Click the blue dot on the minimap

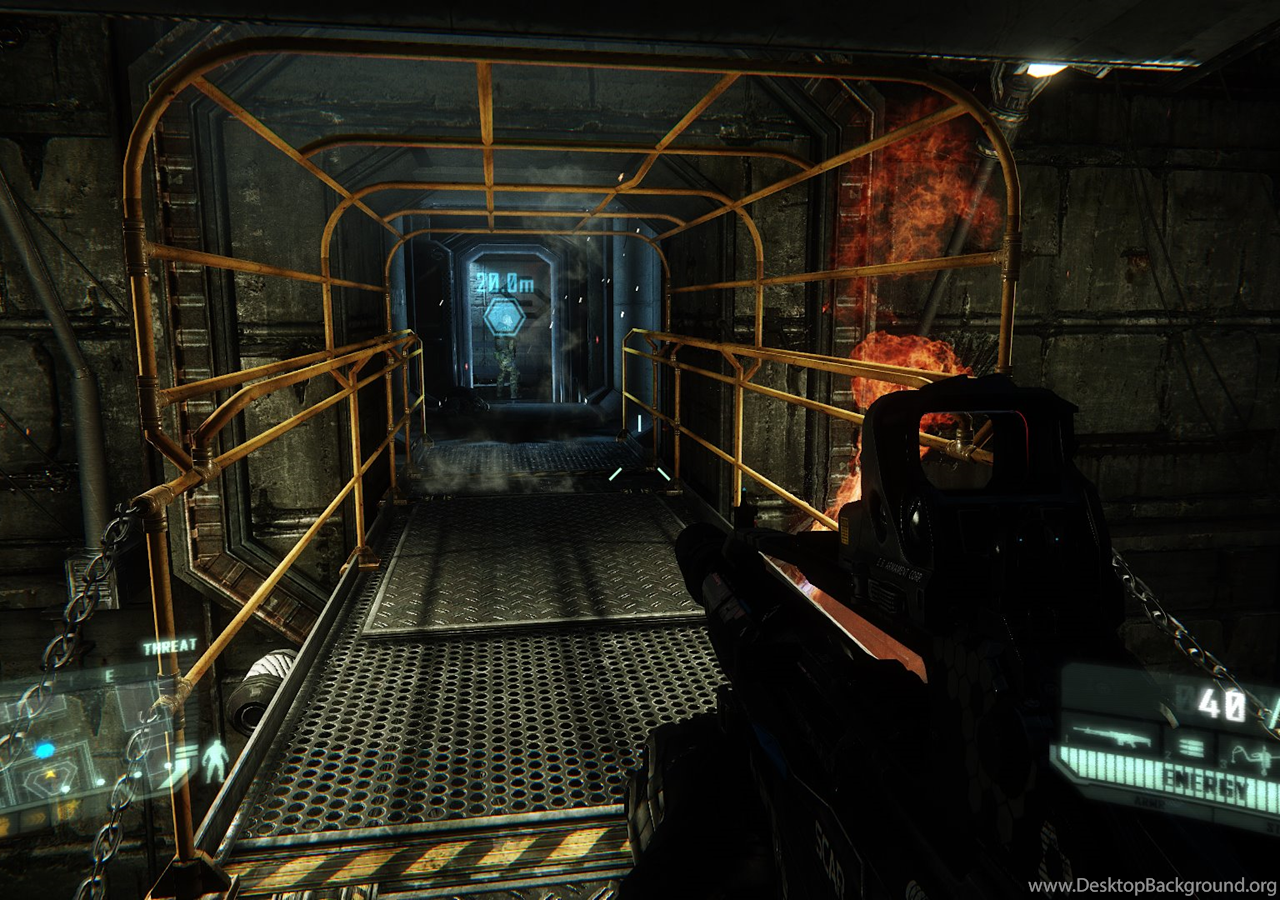pos(45,749)
